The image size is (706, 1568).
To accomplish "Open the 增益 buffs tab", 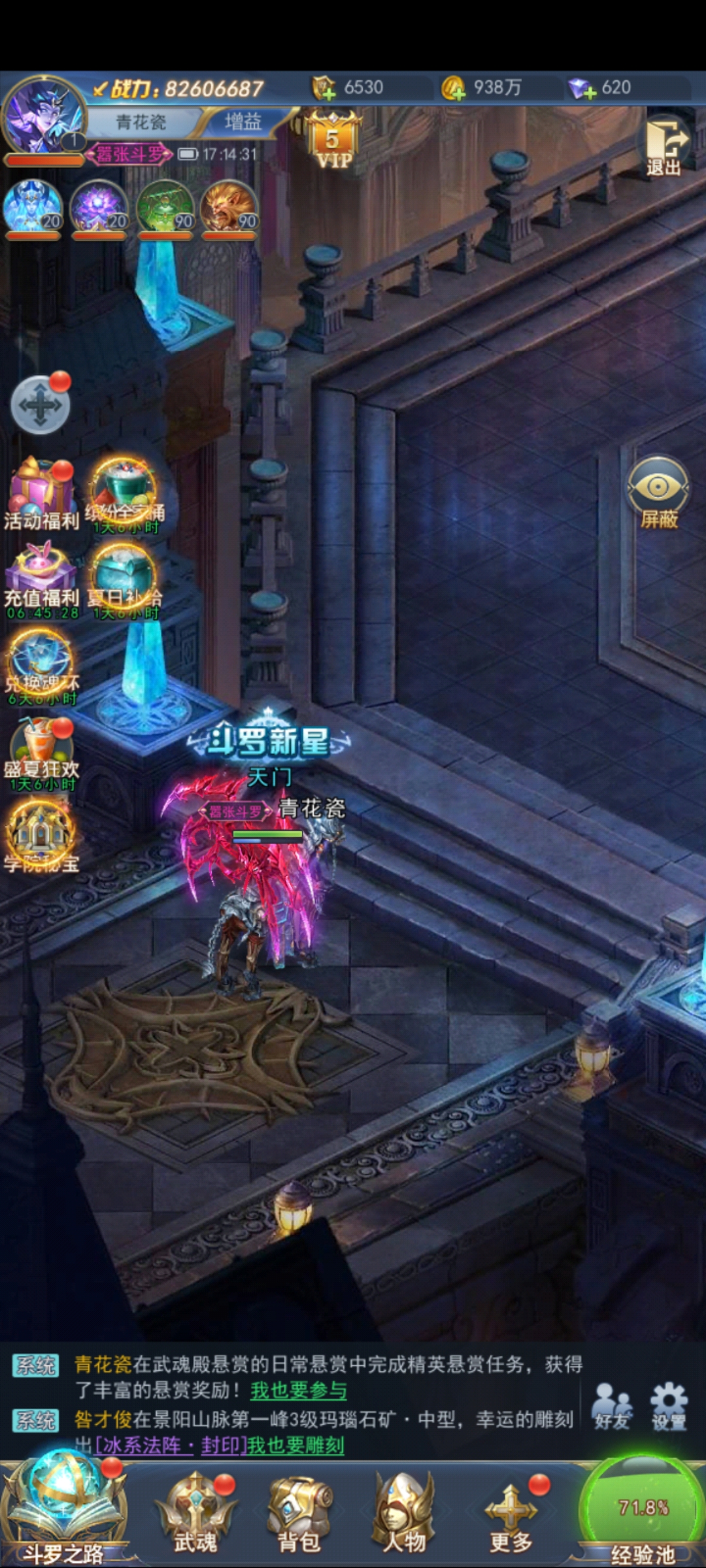I will tap(243, 122).
